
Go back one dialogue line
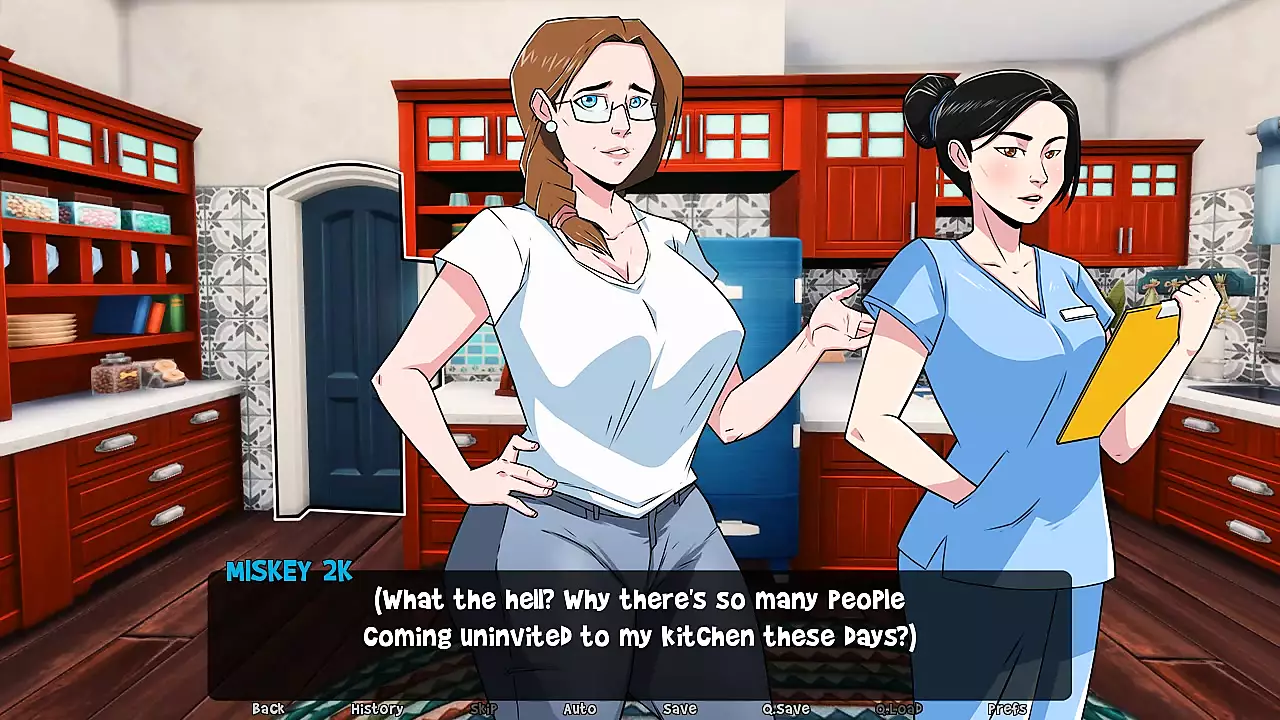click(268, 708)
